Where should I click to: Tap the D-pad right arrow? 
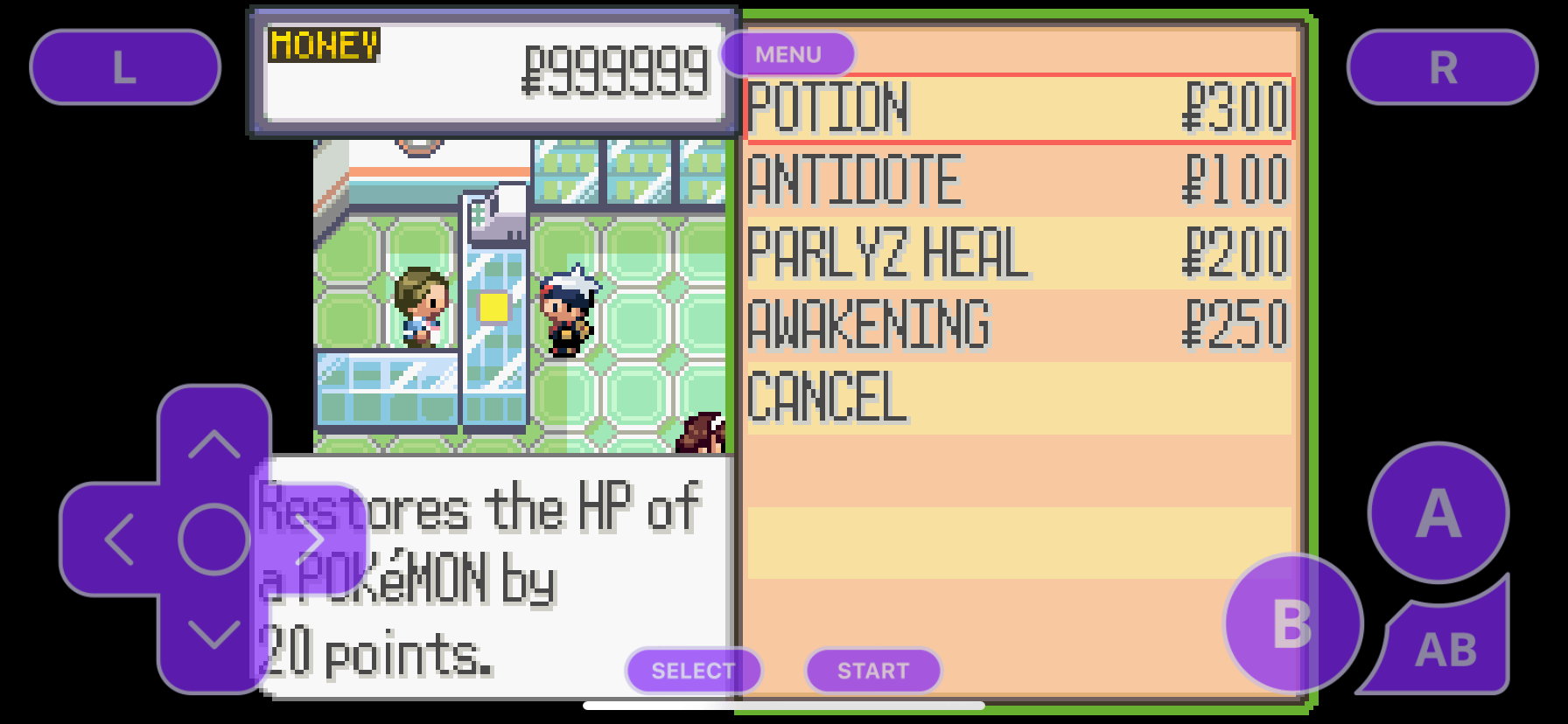coord(310,539)
